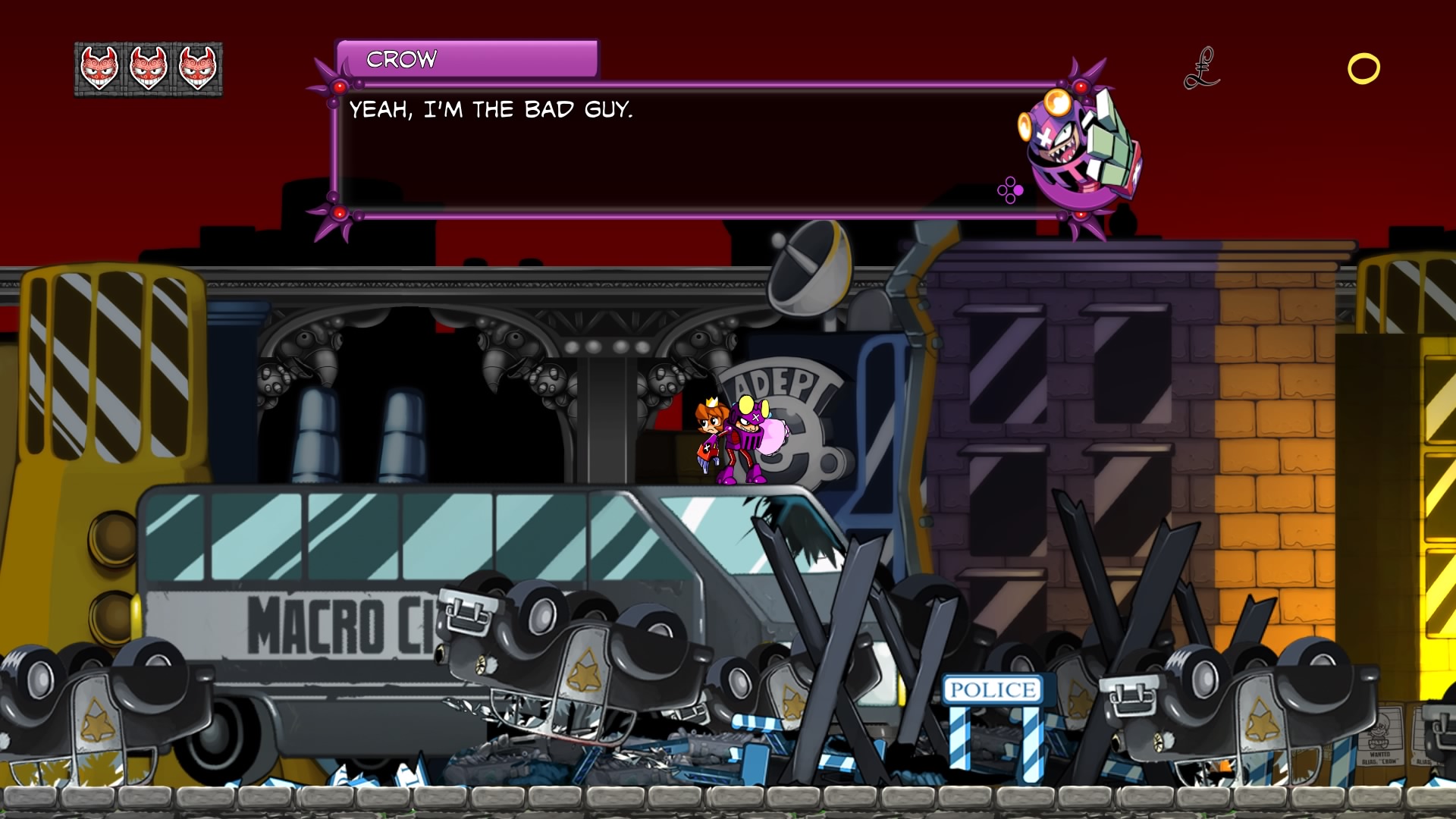Click the unlit left button of the gamepad prompt

click(1003, 190)
